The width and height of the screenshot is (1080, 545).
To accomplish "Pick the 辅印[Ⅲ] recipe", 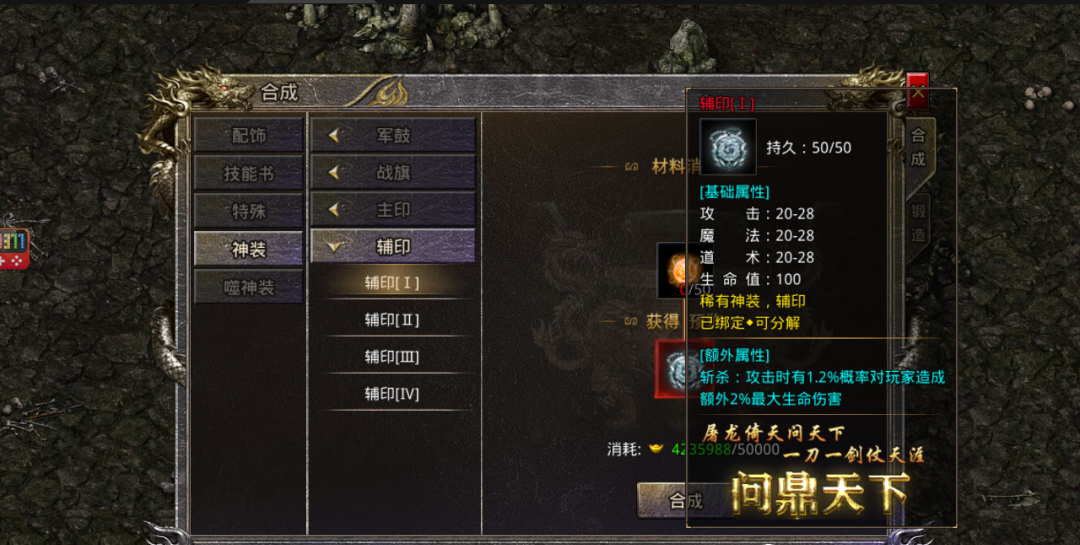I will (x=392, y=357).
